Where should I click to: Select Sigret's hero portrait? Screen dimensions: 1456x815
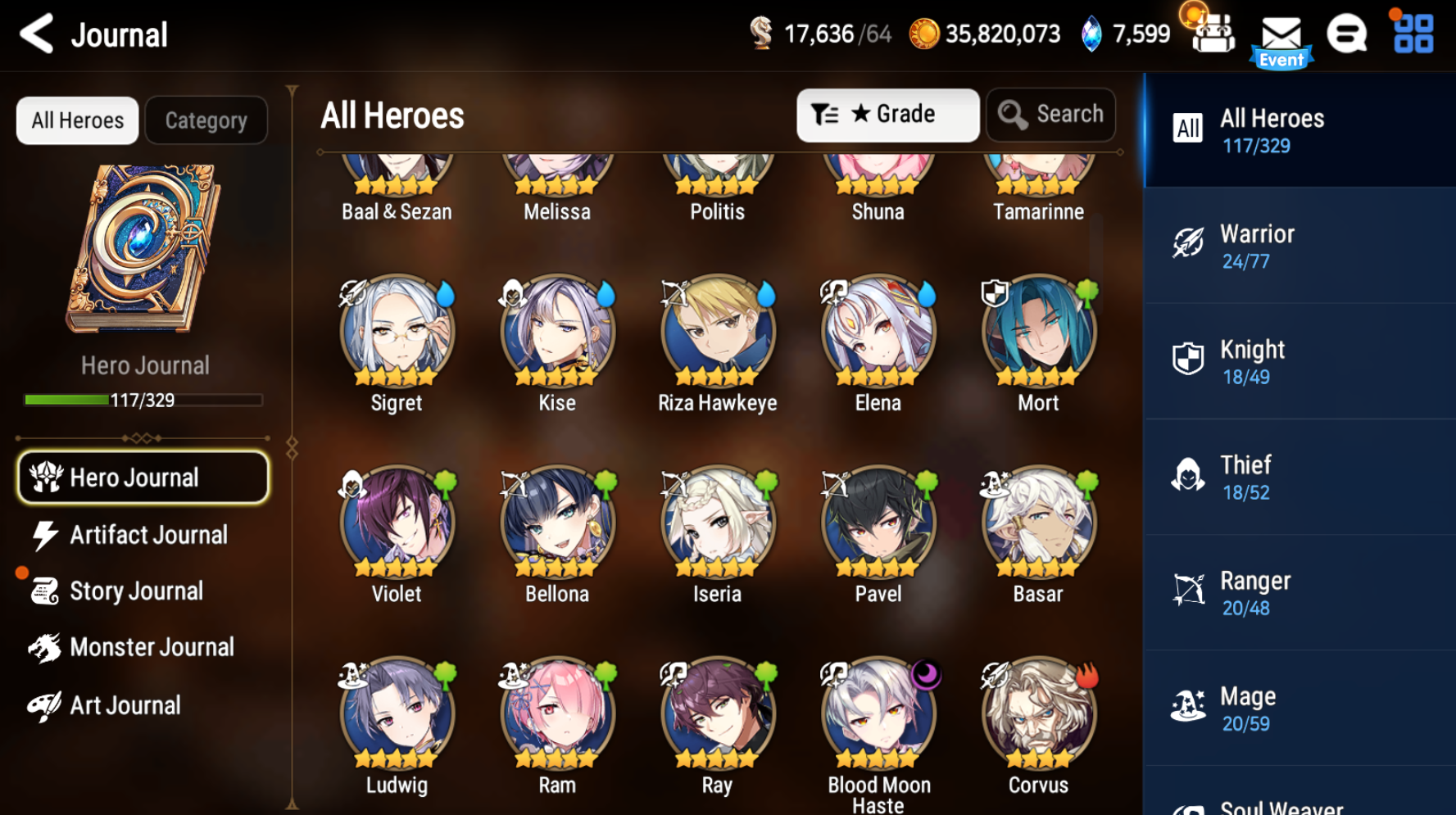397,332
